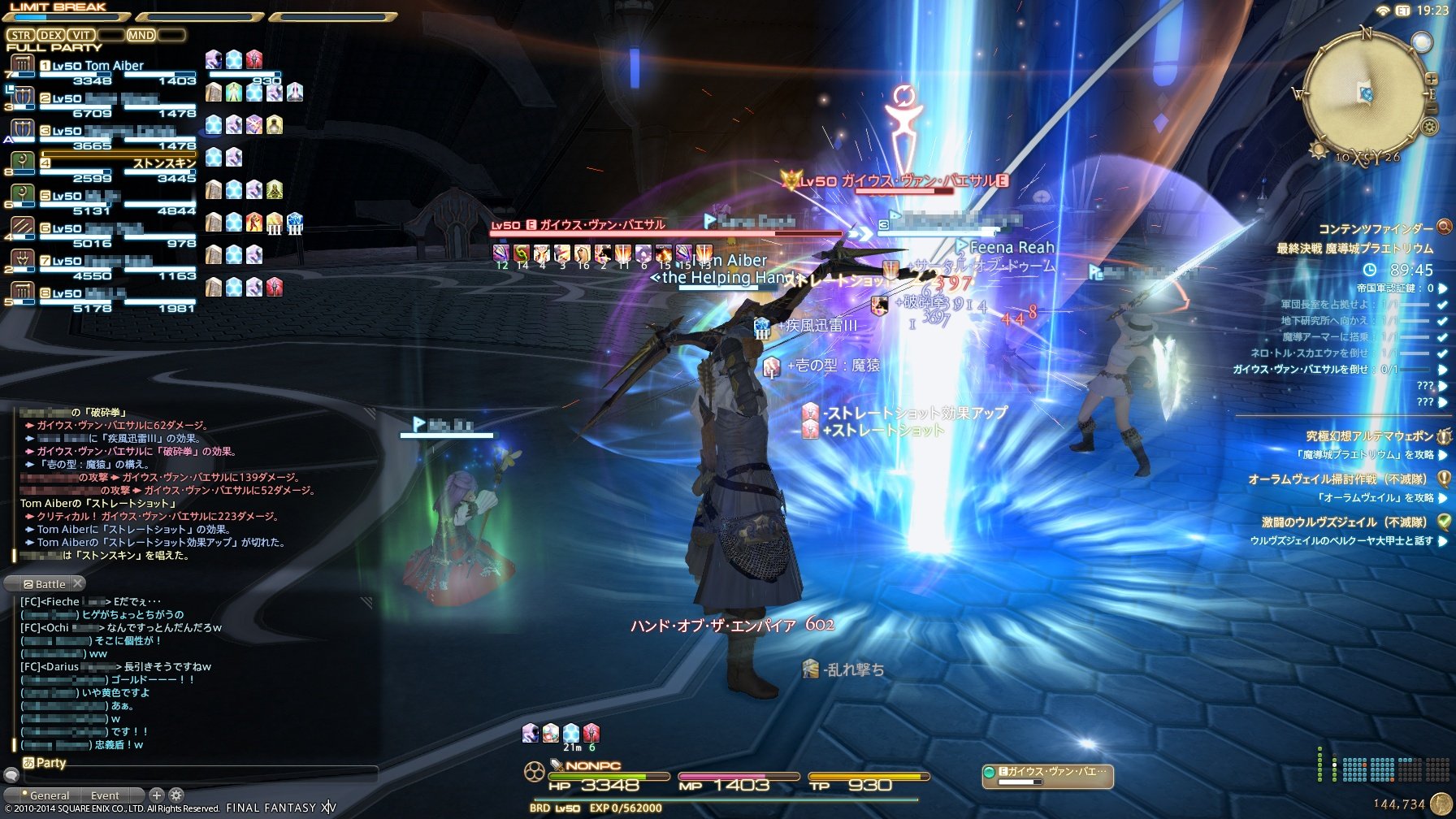The width and height of the screenshot is (1456, 819).
Task: Open chat log settings gear
Action: pyautogui.click(x=175, y=795)
